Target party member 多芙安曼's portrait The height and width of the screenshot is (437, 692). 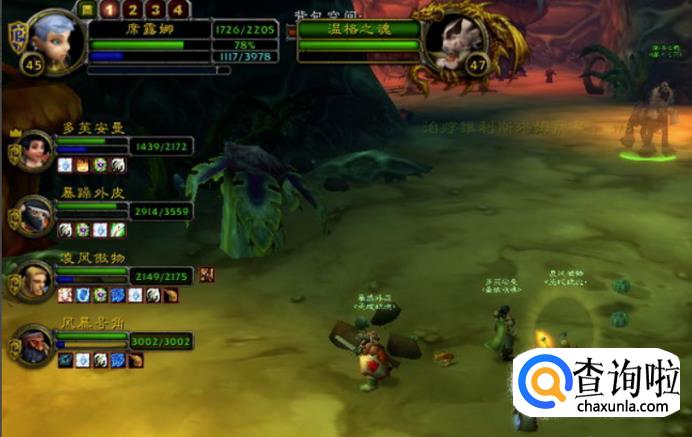37,148
